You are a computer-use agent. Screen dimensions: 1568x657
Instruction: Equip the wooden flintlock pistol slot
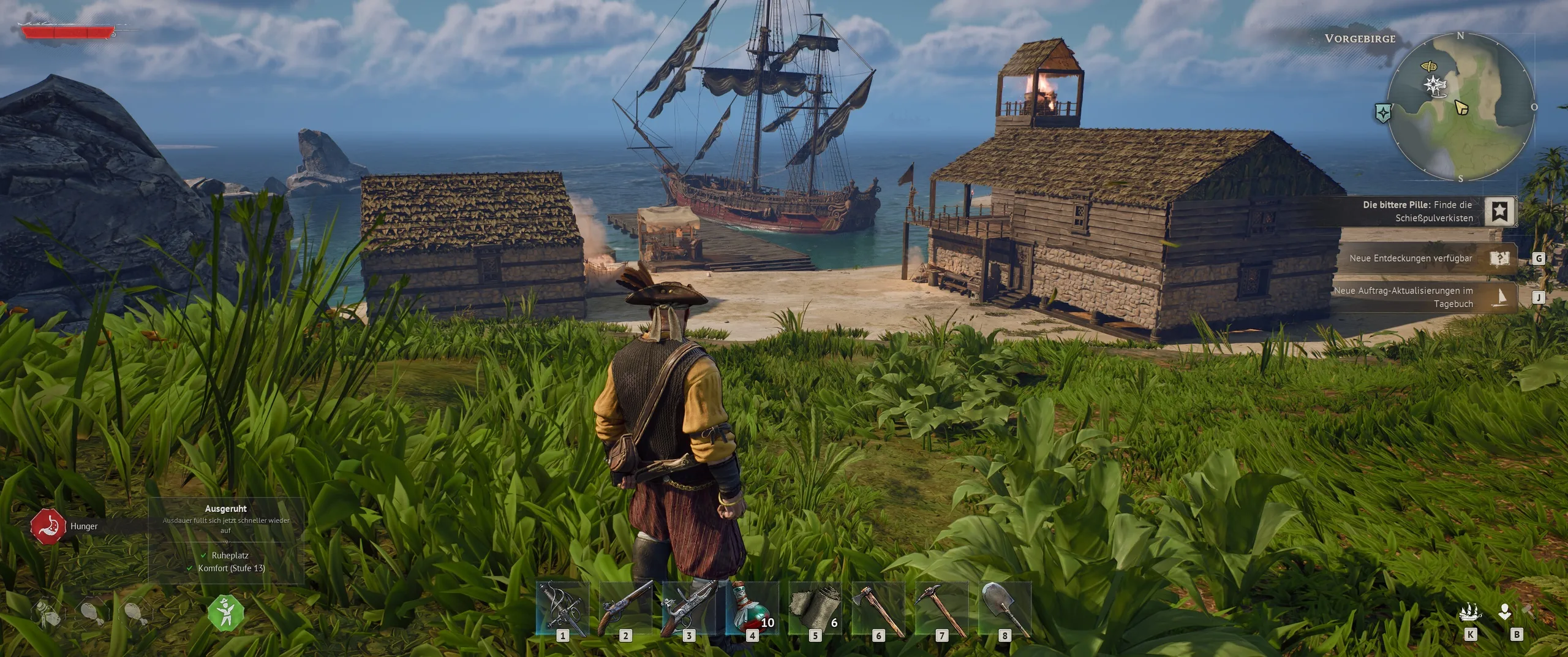[x=625, y=608]
